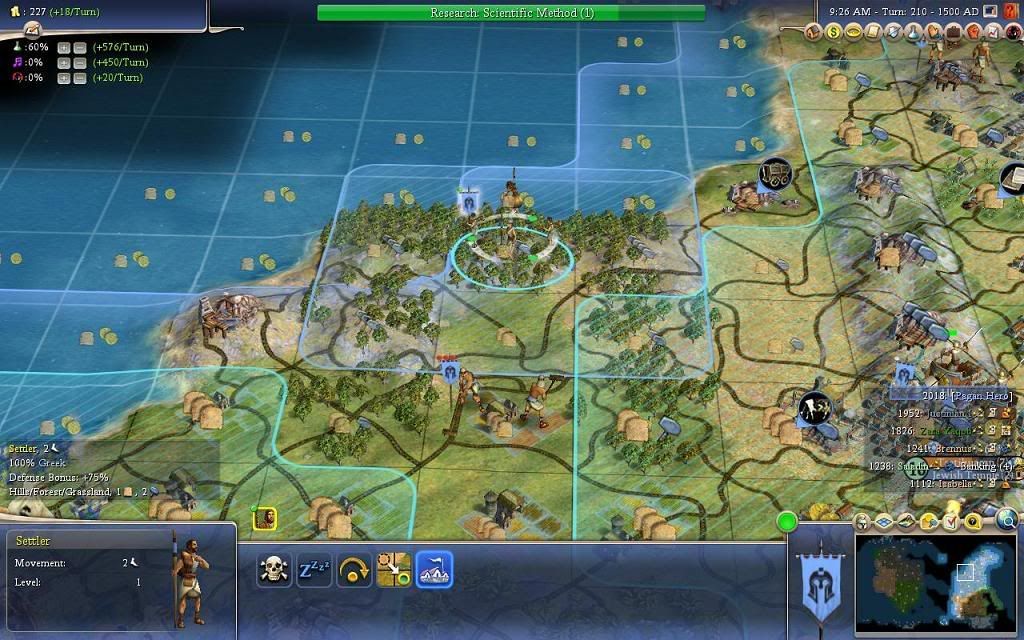Open the Military Advisor fist icon
The height and width of the screenshot is (640, 1024).
pyautogui.click(x=975, y=31)
